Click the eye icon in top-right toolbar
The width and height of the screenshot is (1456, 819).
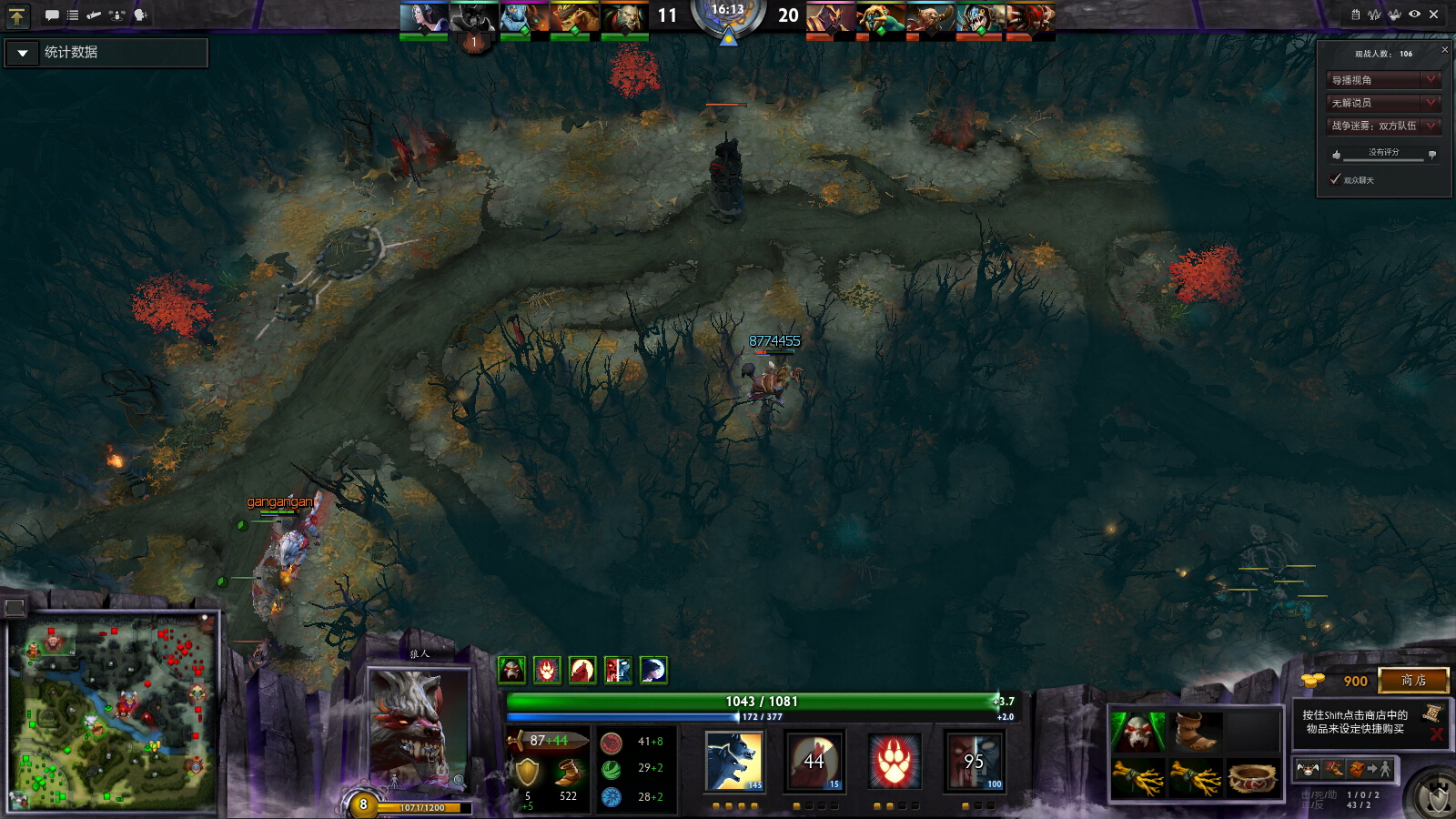[x=1414, y=15]
